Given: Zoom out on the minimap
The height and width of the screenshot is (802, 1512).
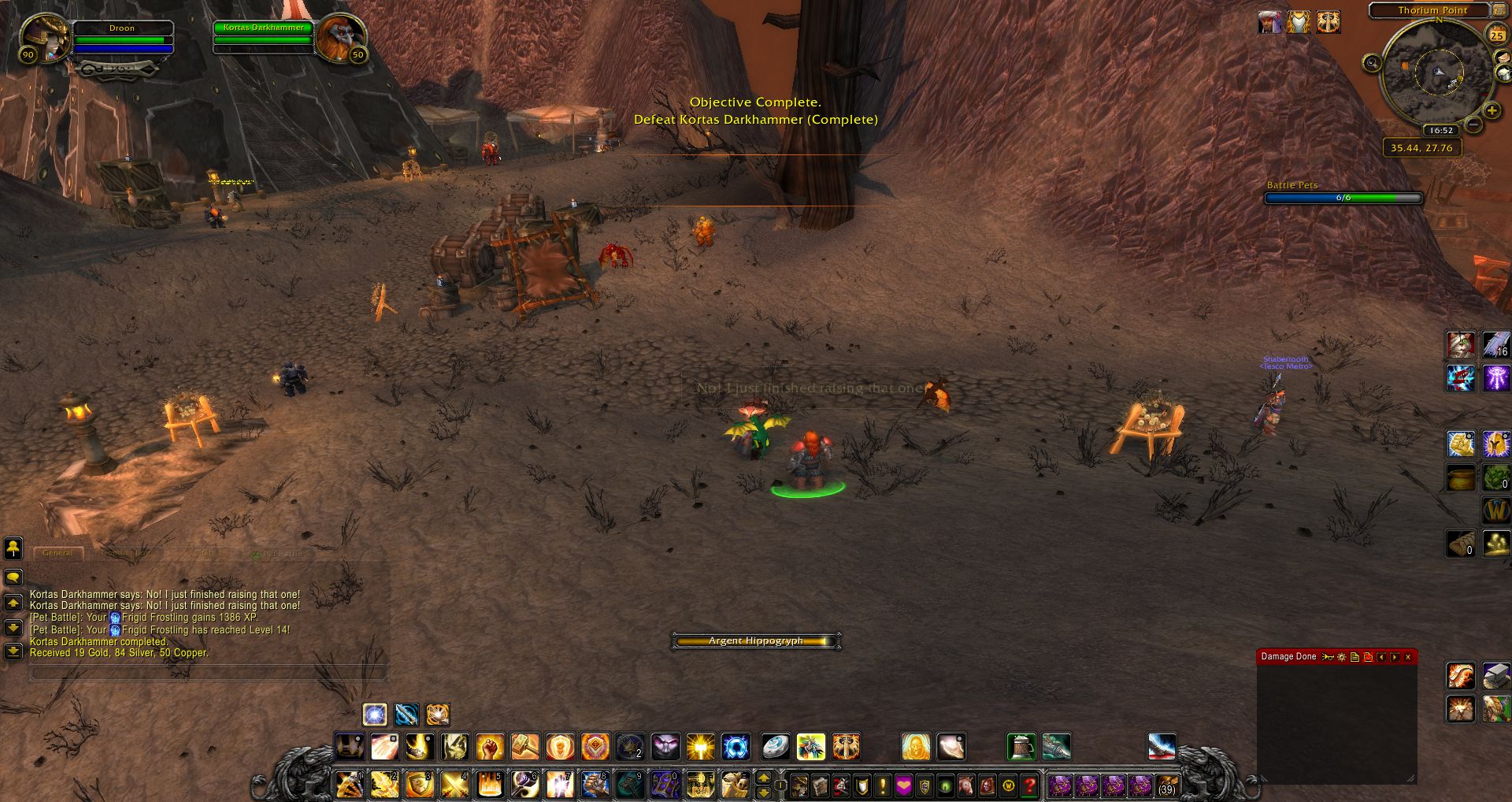Looking at the screenshot, I should pos(1473,124).
